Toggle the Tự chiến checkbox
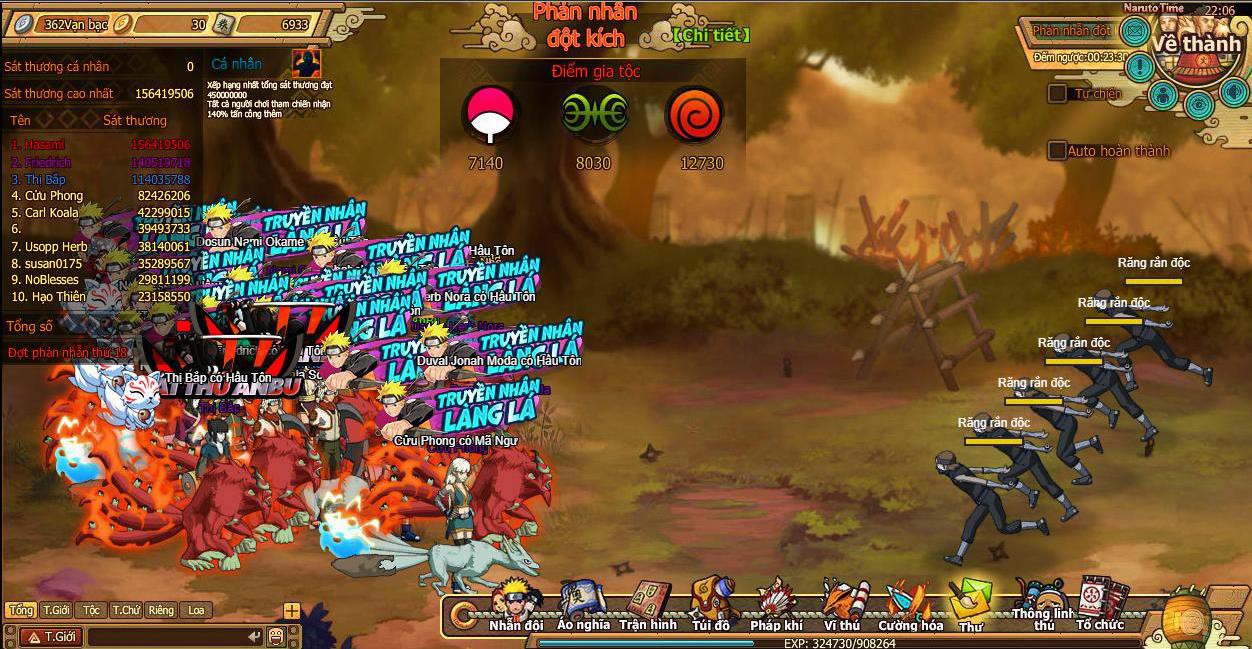Screen dimensions: 1252x649 click(x=1057, y=93)
